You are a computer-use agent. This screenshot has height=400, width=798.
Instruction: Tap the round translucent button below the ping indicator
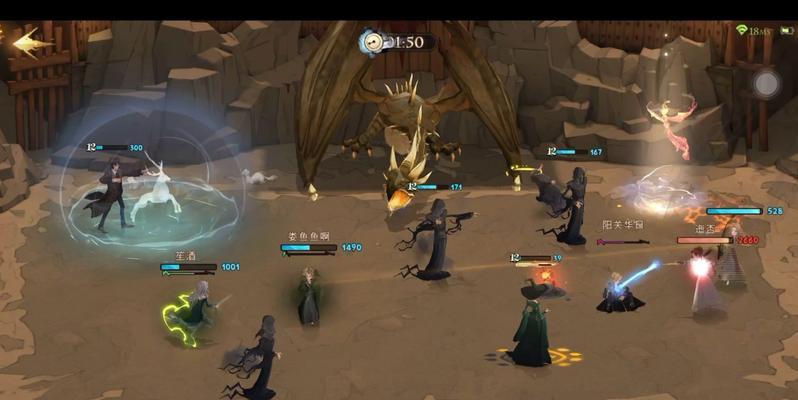click(766, 84)
